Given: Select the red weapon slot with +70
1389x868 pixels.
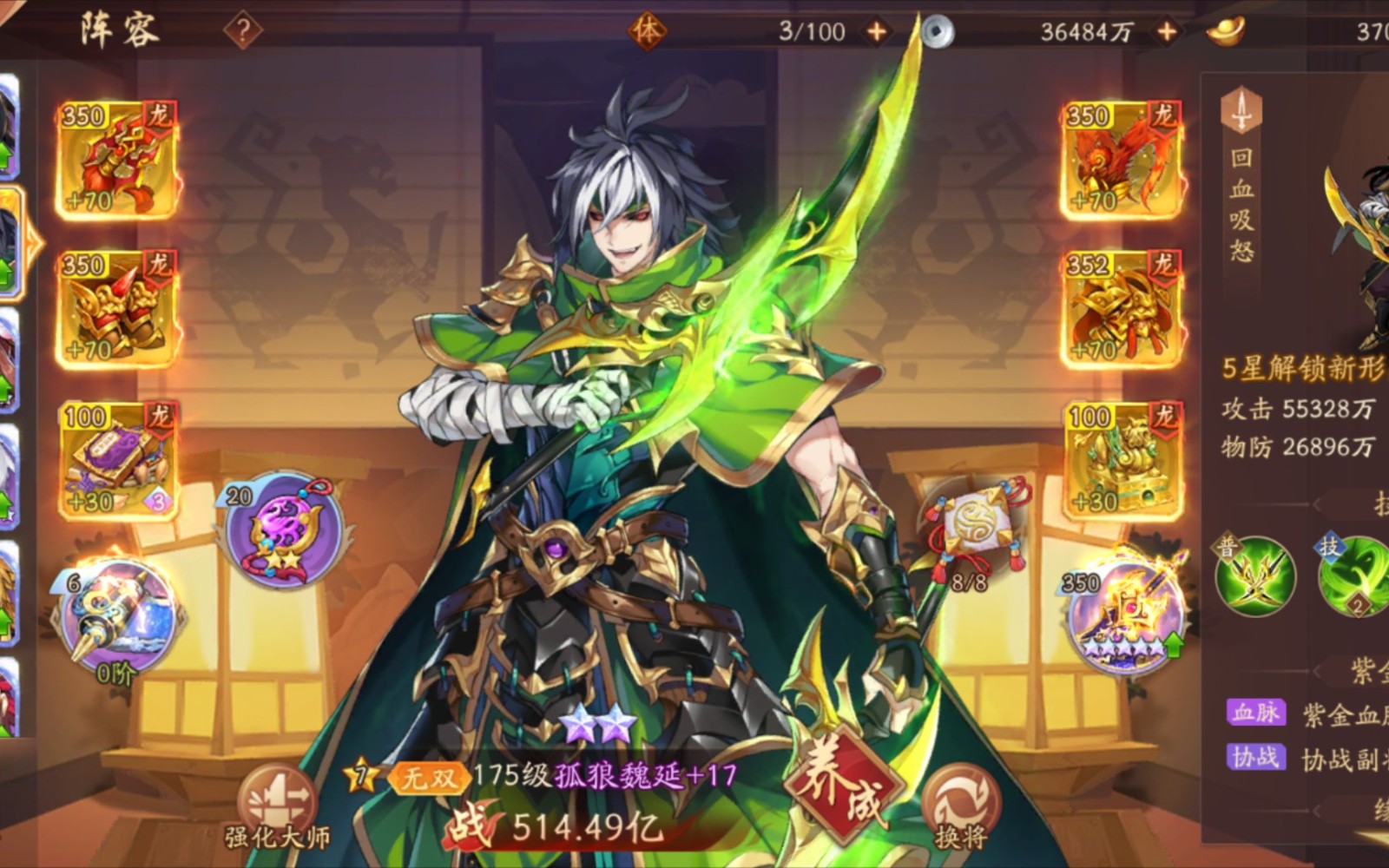Looking at the screenshot, I should click(x=117, y=160).
